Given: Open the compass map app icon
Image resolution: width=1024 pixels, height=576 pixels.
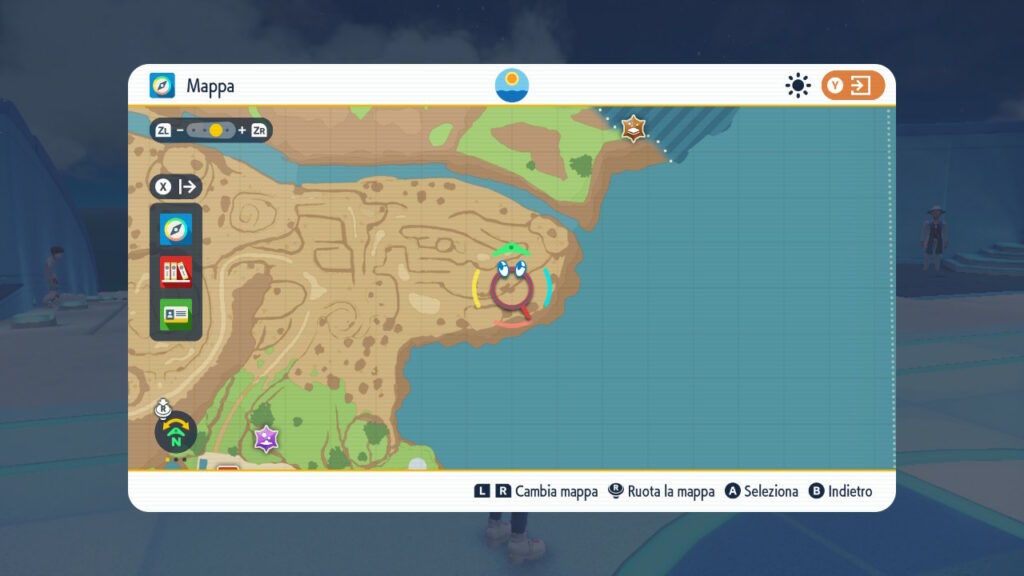Looking at the screenshot, I should [x=176, y=231].
